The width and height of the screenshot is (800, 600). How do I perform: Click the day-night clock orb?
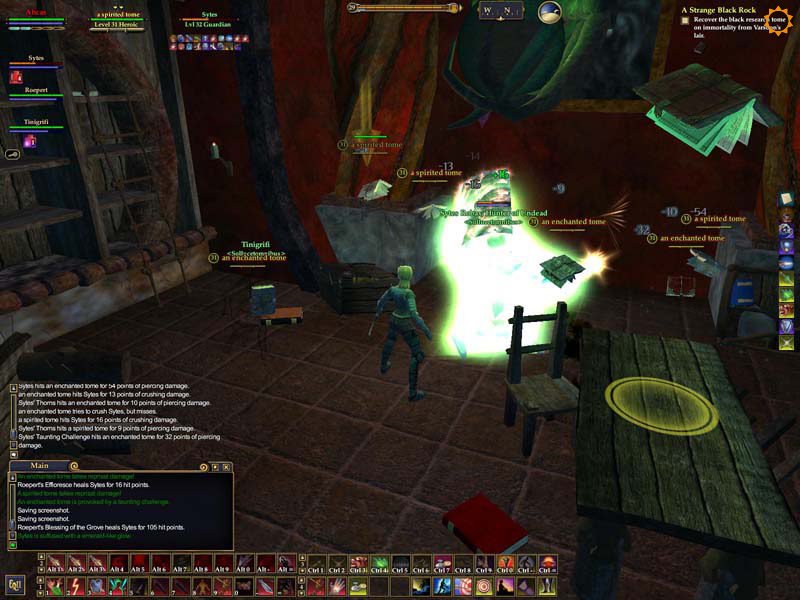coord(549,12)
